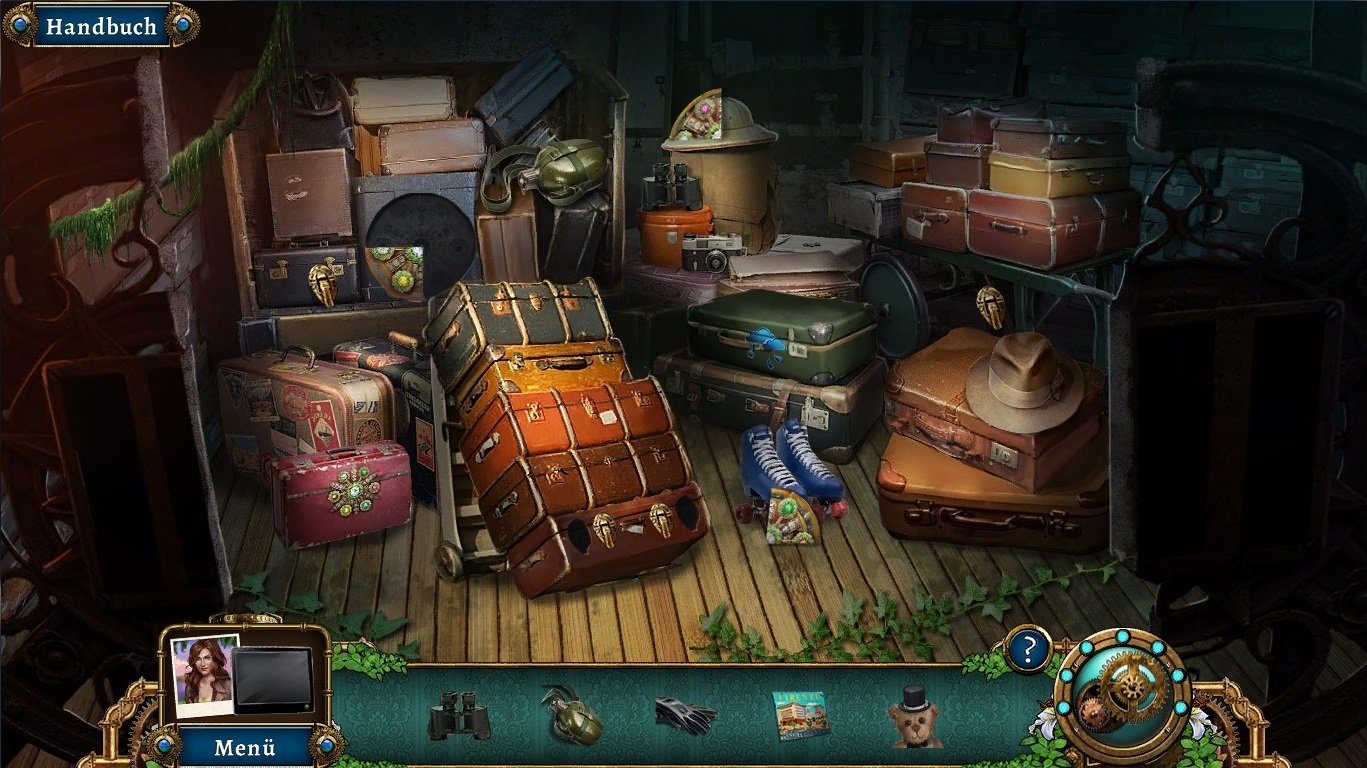Open the Menü button
Screen dimensions: 1367x768
[244, 747]
